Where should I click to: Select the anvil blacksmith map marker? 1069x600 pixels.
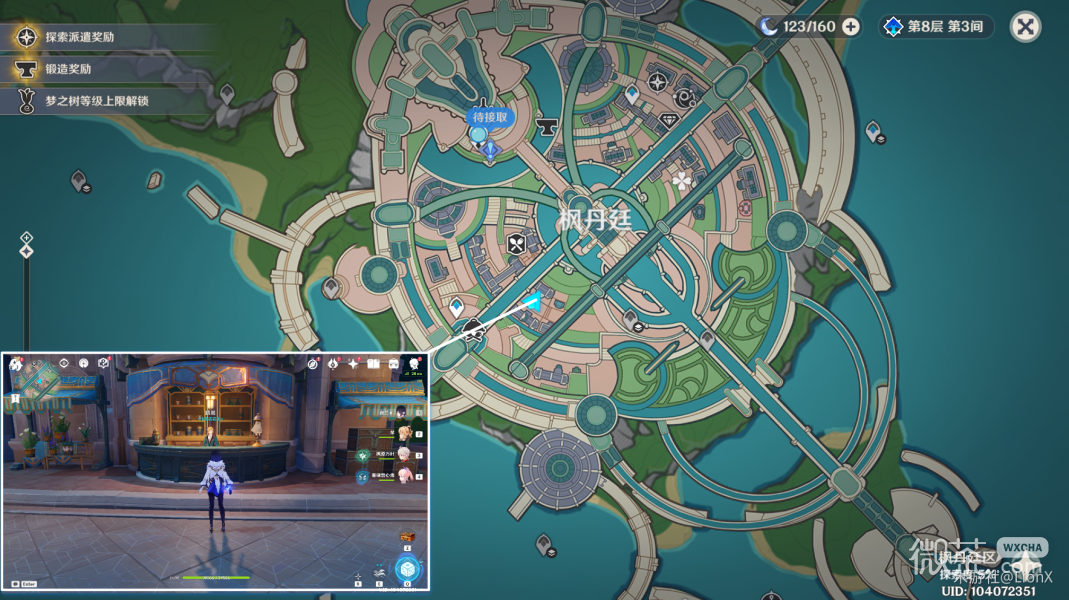pos(547,127)
